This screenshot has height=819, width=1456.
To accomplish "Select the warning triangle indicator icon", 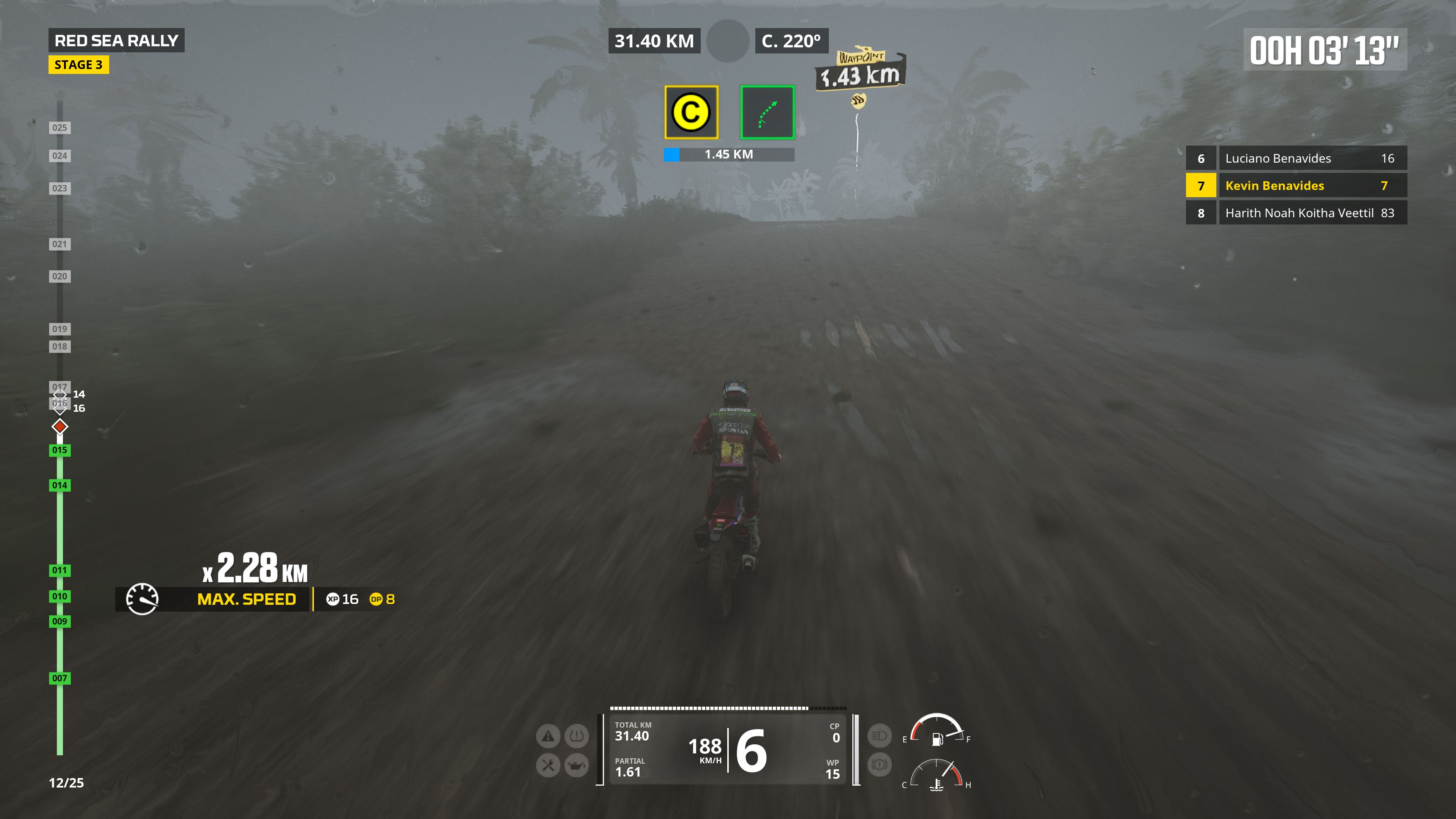I will 548,736.
